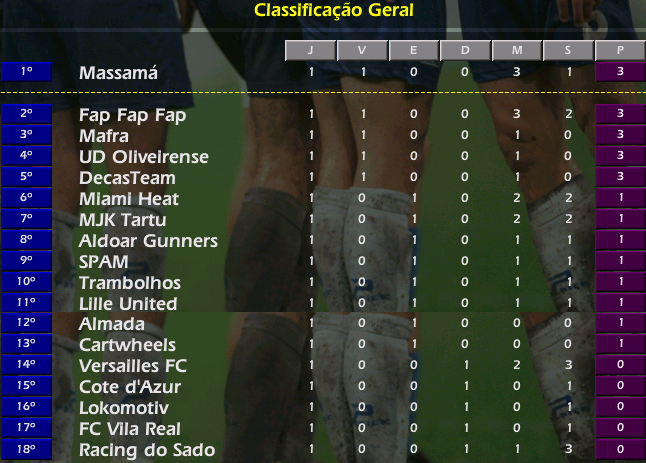Click the DecasTeam row
This screenshot has width=646, height=463.
pos(126,178)
